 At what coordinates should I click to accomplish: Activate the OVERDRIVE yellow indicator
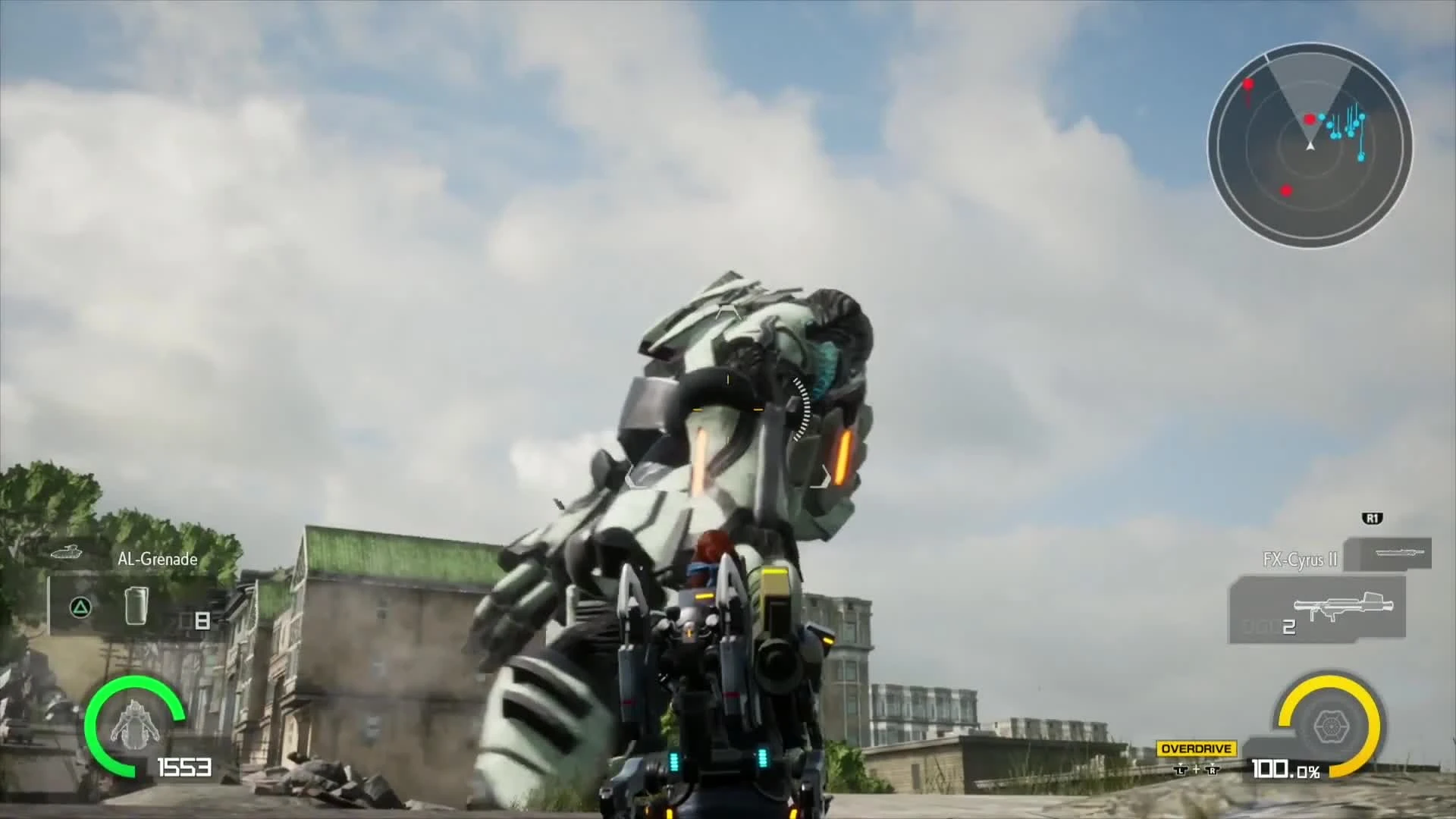[1197, 748]
